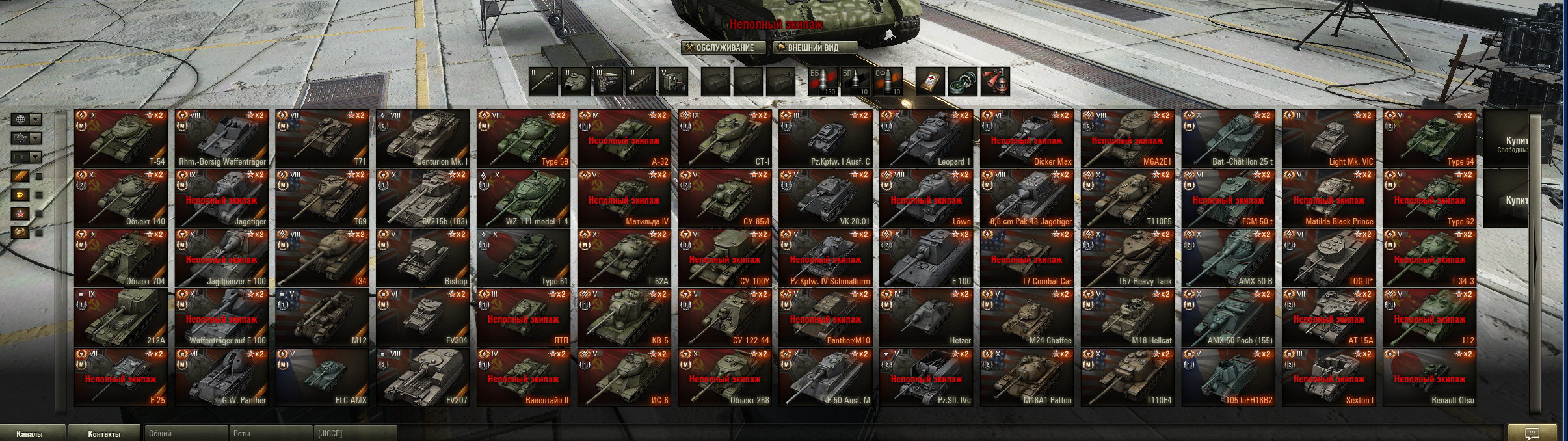Open the [JICCP] clan chat tab
The height and width of the screenshot is (441, 1568).
(354, 434)
